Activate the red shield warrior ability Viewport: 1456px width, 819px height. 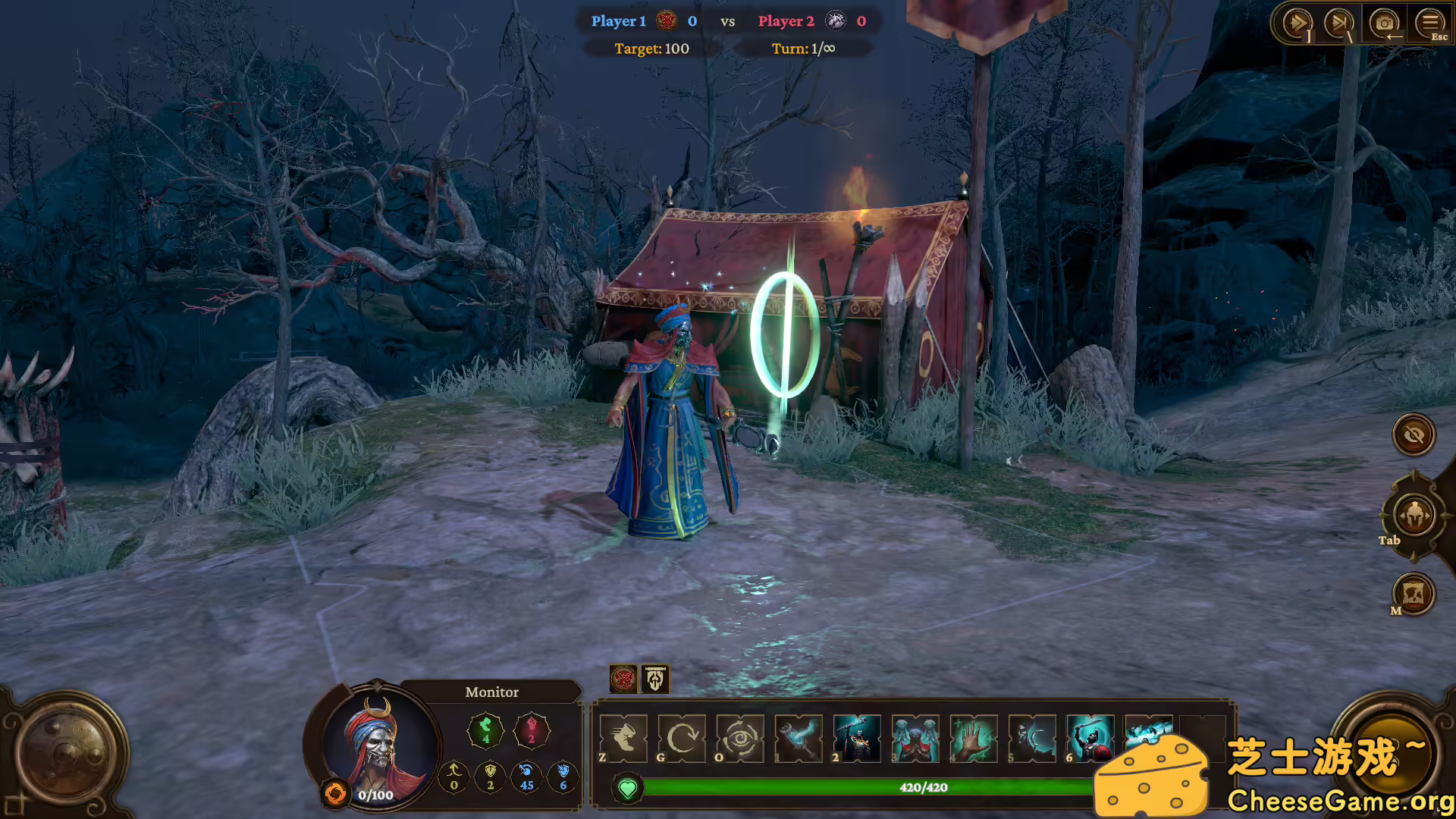click(x=1090, y=737)
